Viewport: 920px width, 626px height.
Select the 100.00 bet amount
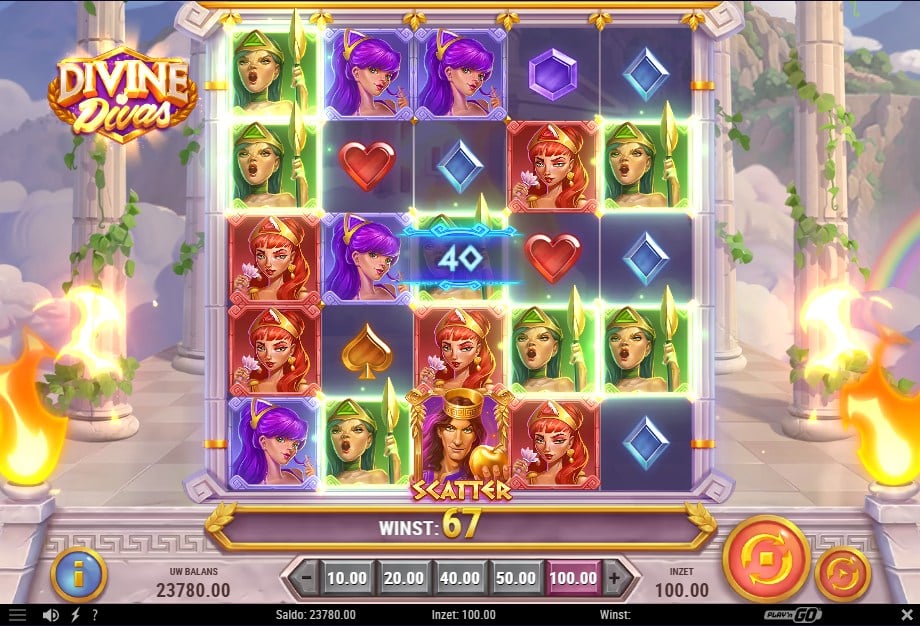click(575, 577)
